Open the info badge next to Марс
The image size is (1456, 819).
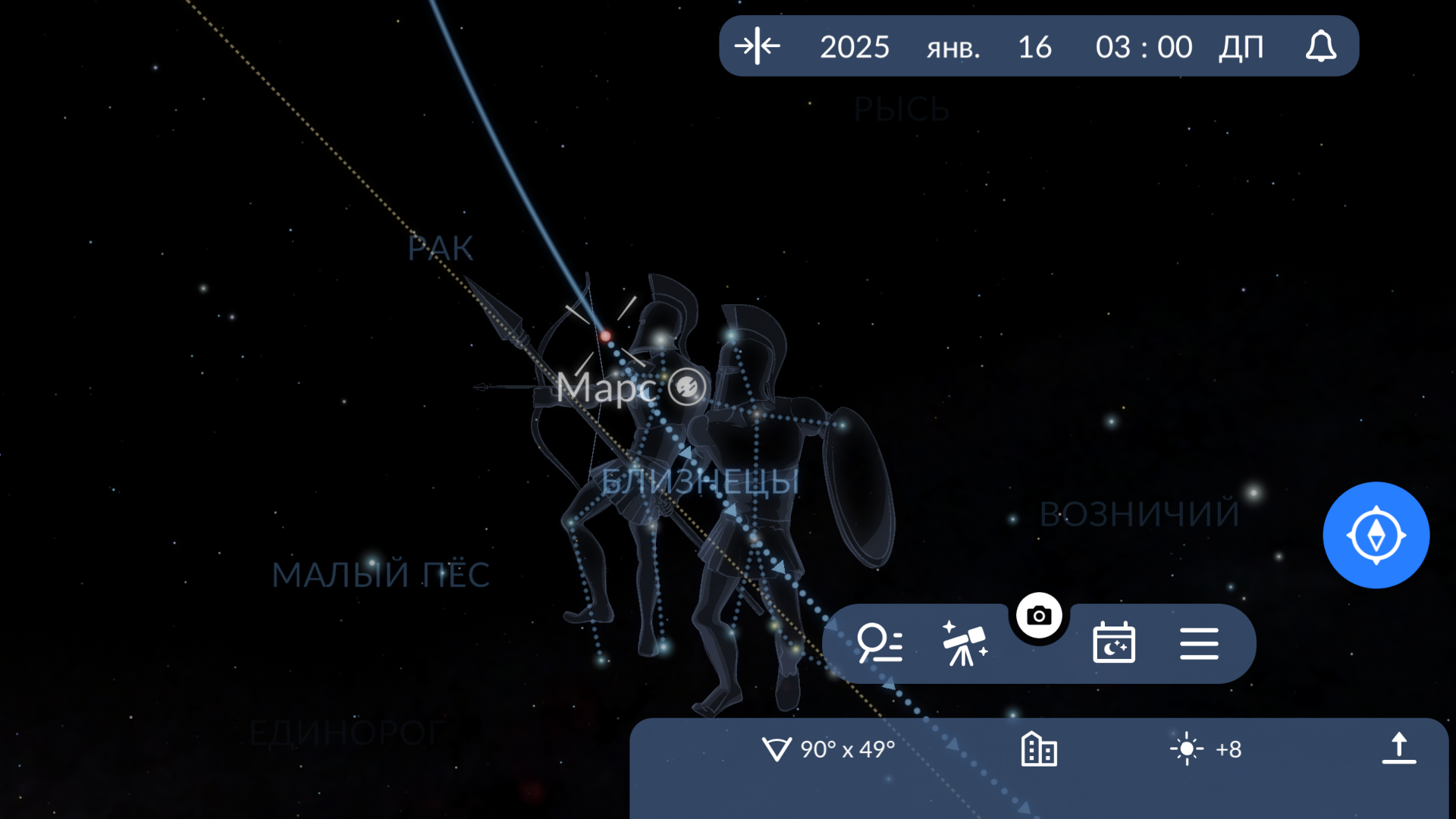click(687, 387)
